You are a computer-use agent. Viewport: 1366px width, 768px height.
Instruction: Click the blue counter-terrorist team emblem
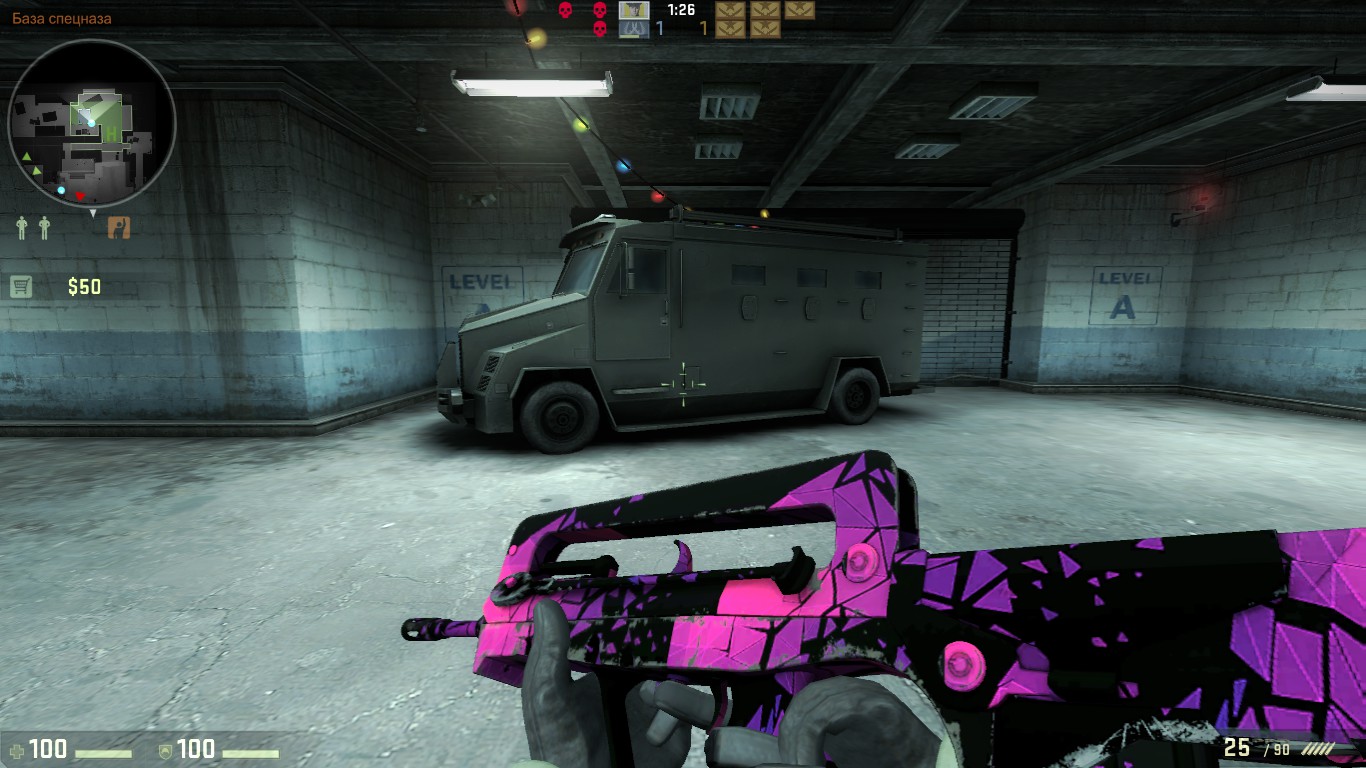pyautogui.click(x=633, y=29)
